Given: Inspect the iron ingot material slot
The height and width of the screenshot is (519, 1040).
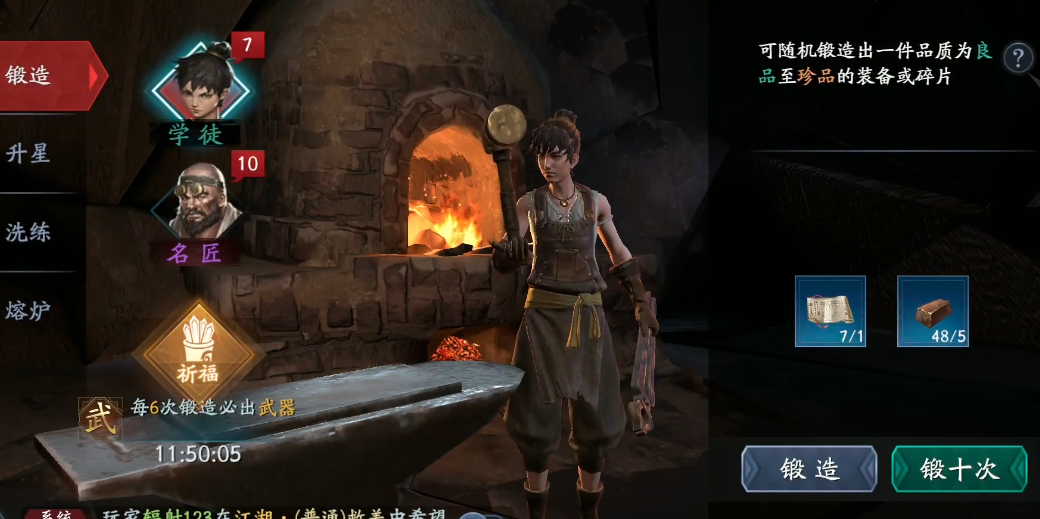Looking at the screenshot, I should coord(932,311).
